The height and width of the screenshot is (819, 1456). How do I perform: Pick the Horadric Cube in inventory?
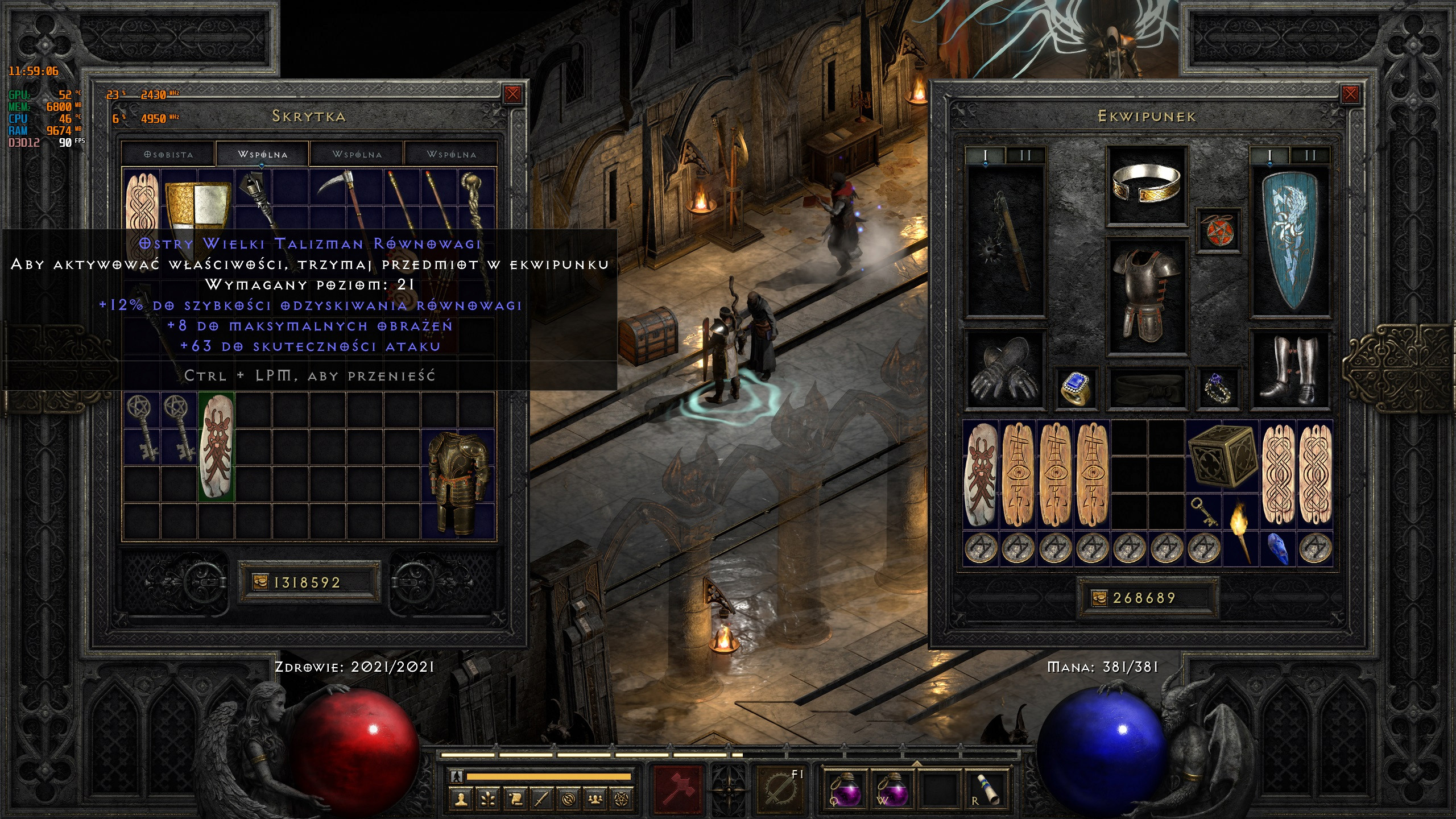click(x=1222, y=458)
